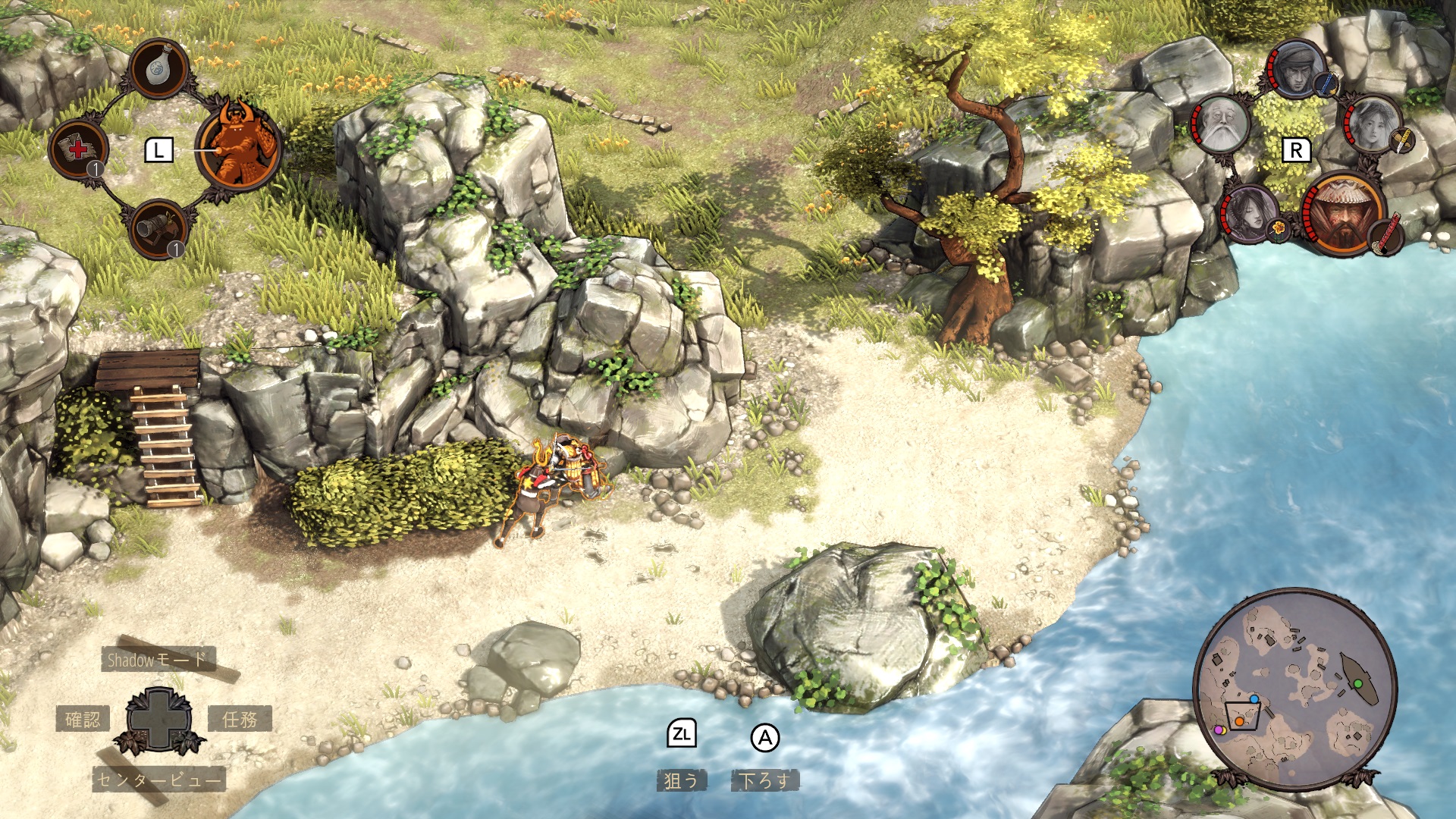Select the sake bottle skill

[159, 68]
